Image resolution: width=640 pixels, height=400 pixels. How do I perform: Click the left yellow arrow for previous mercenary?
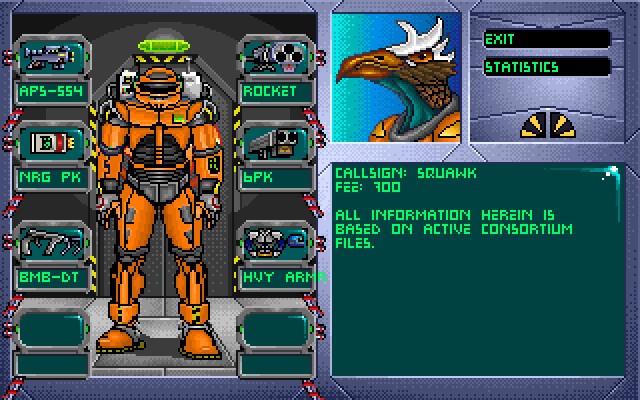point(534,124)
